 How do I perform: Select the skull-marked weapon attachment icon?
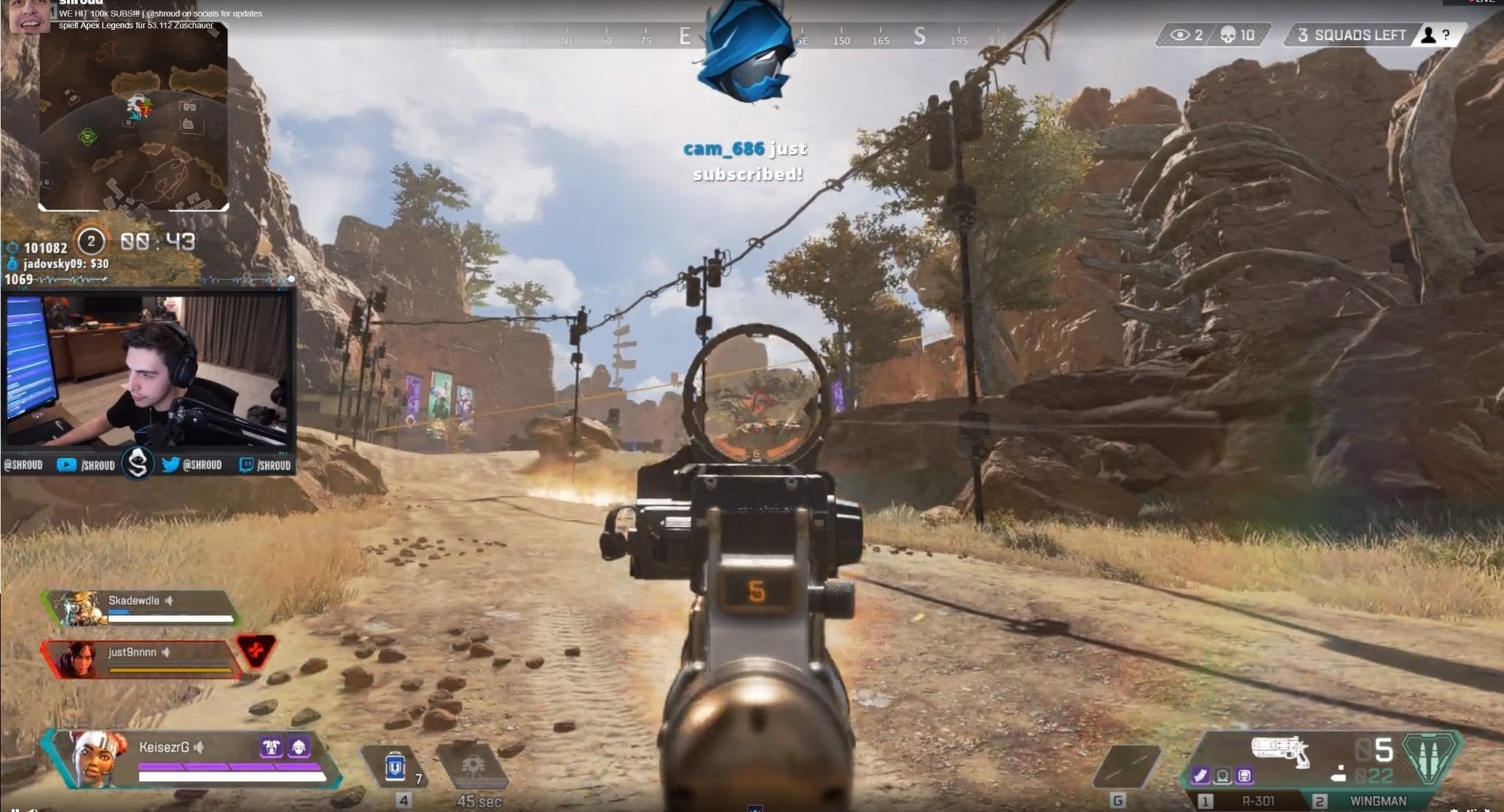pyautogui.click(x=1245, y=775)
